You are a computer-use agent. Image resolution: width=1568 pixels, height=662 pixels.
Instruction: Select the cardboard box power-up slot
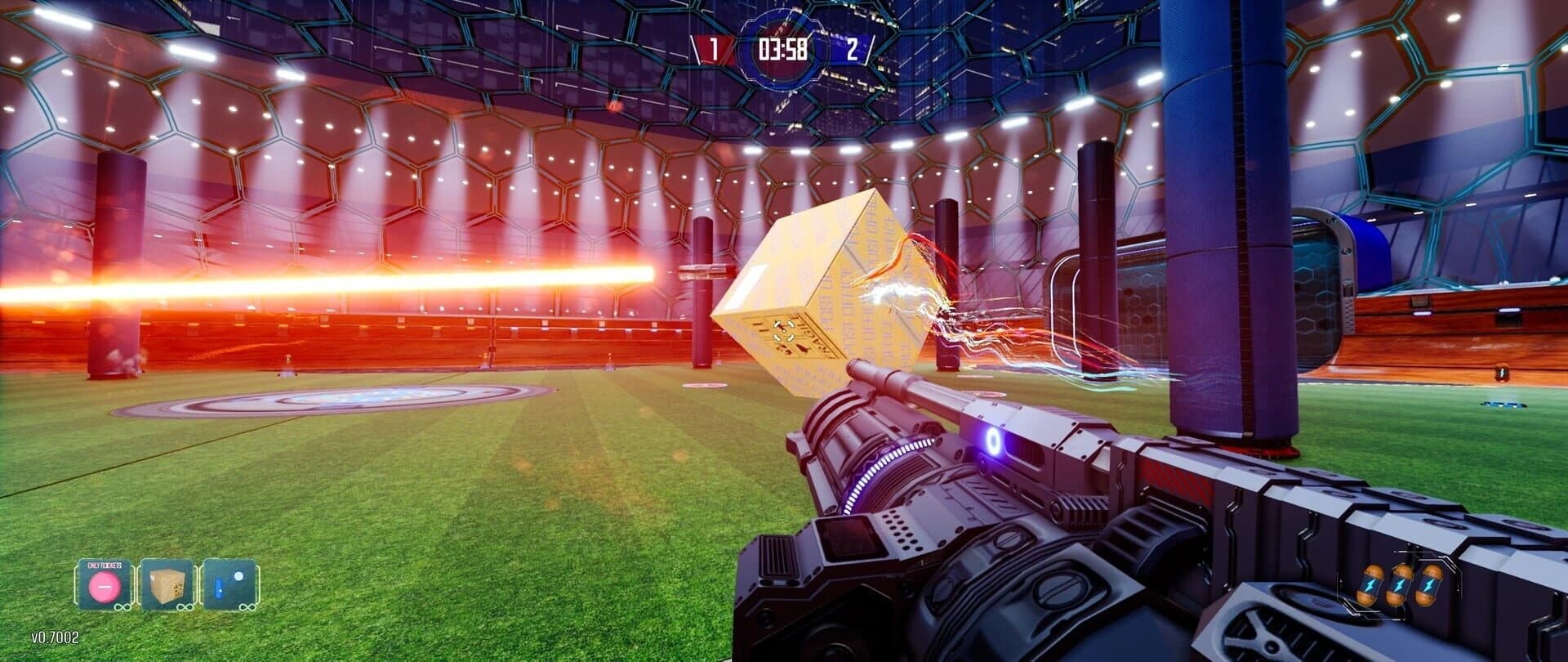pyautogui.click(x=167, y=587)
